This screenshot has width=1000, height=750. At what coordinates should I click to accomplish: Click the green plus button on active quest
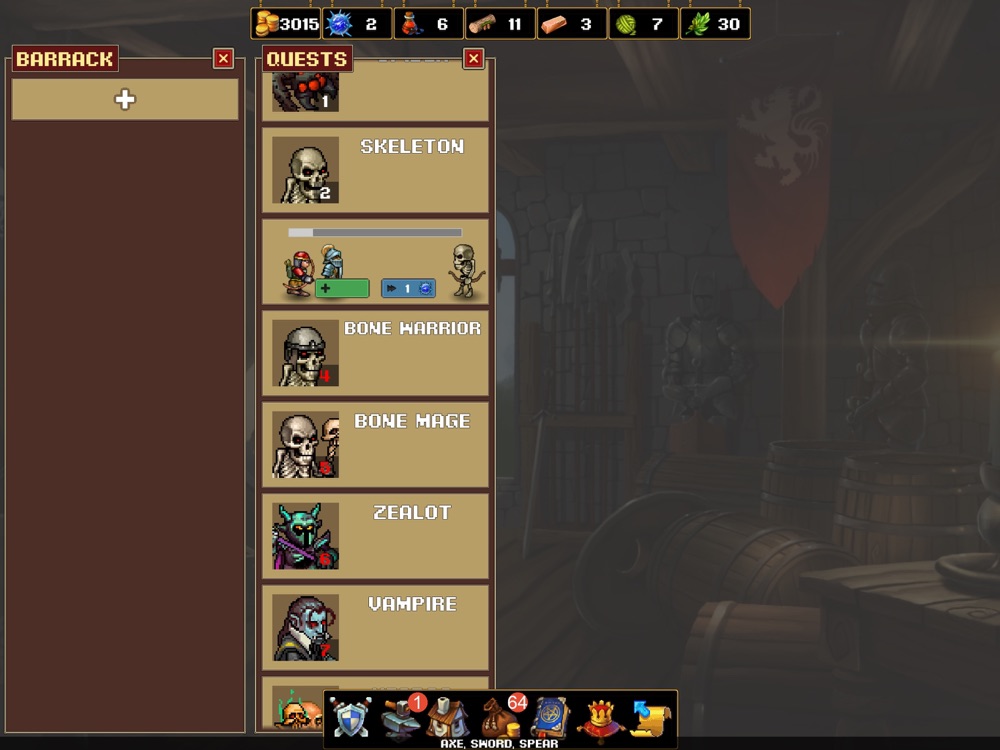342,289
